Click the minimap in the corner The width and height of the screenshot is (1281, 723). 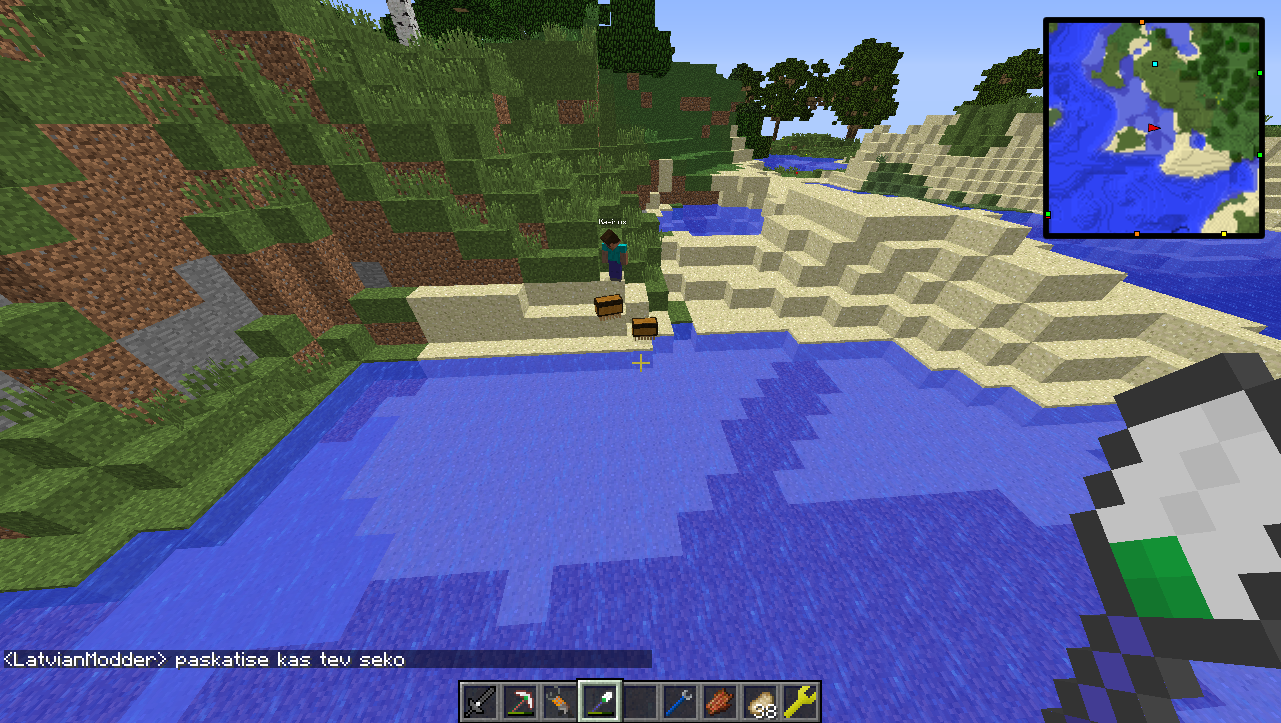[1153, 127]
